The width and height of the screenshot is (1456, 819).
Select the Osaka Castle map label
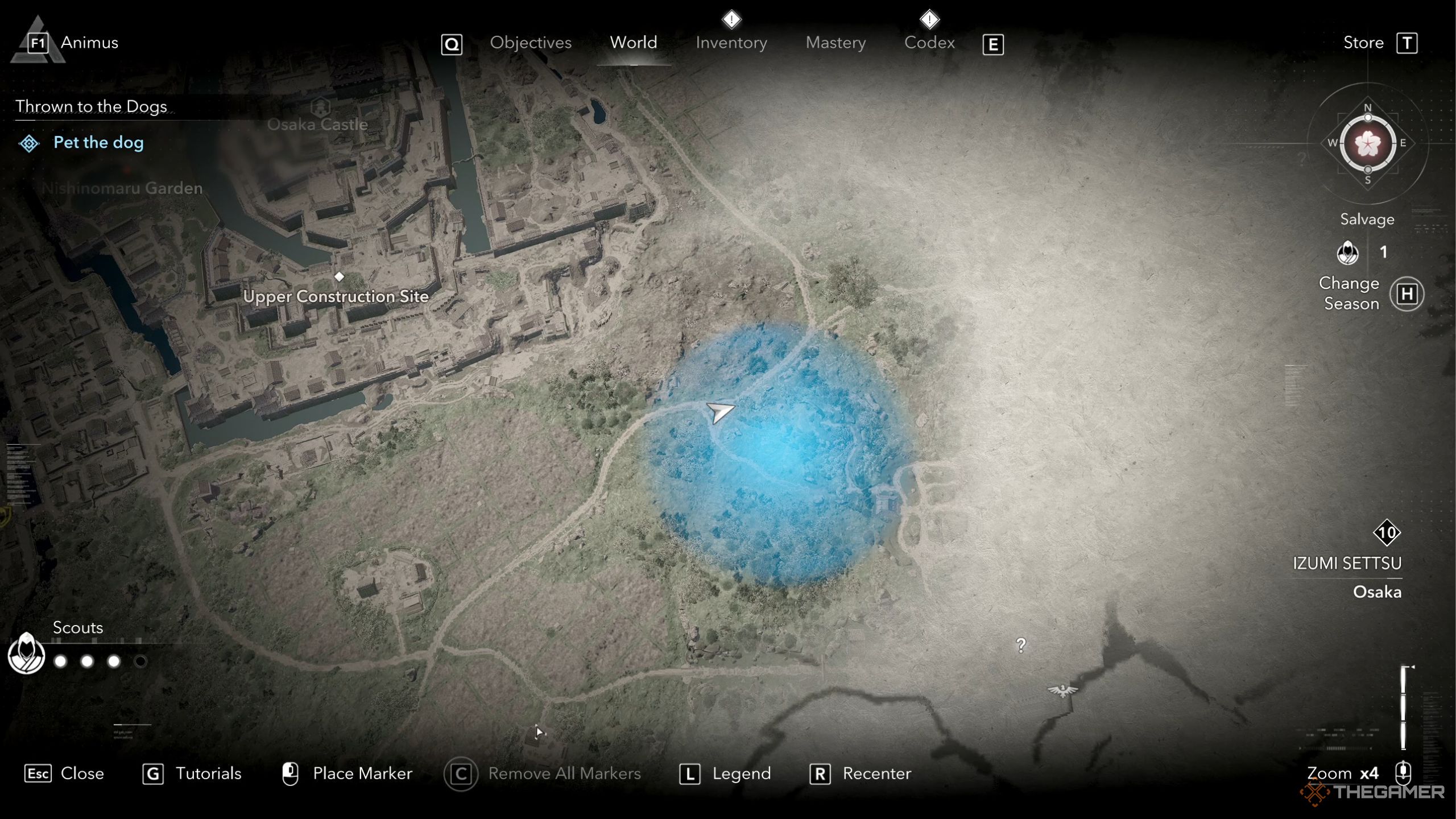[317, 123]
